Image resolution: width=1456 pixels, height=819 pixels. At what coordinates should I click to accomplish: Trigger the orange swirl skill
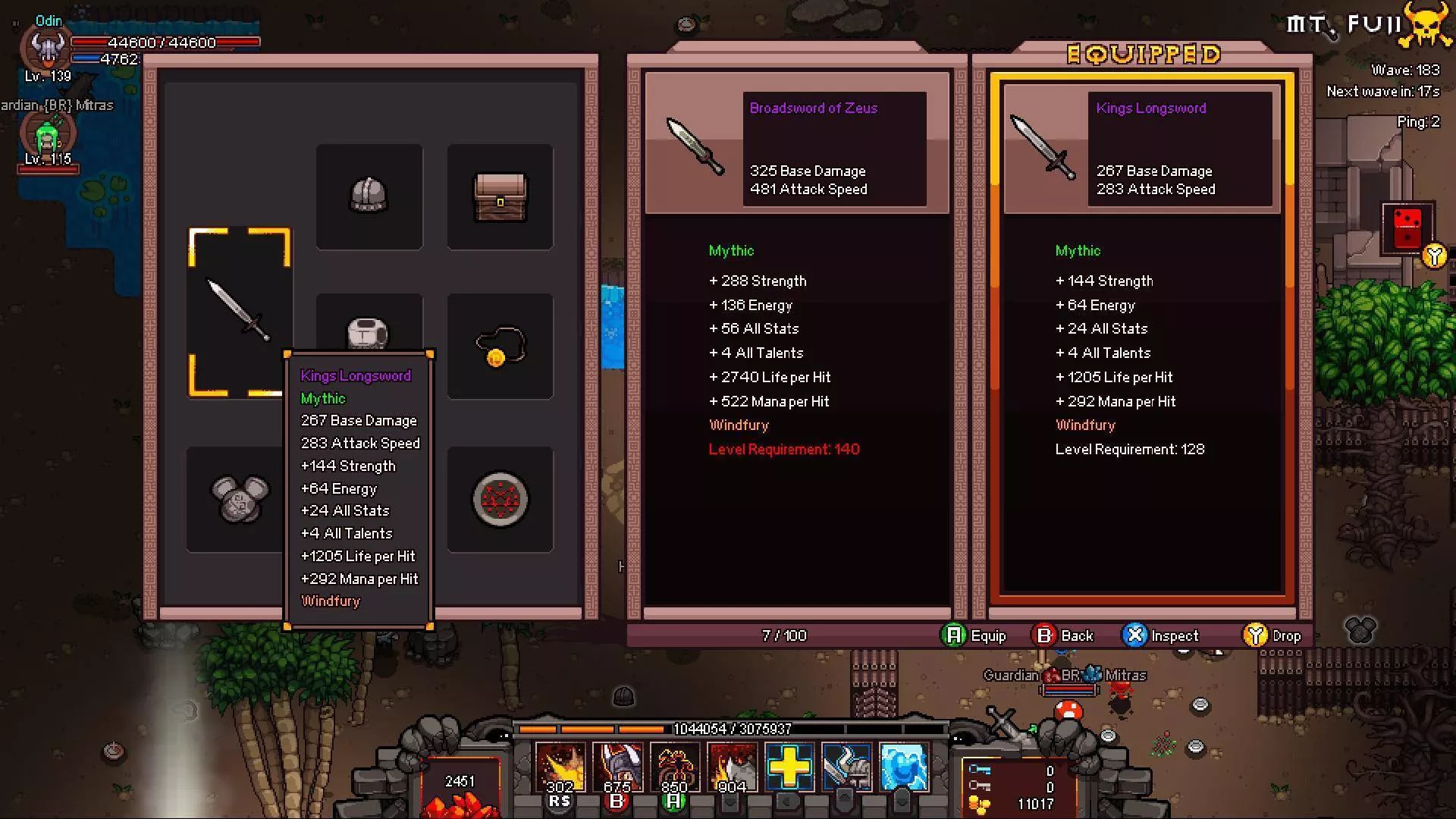[675, 767]
